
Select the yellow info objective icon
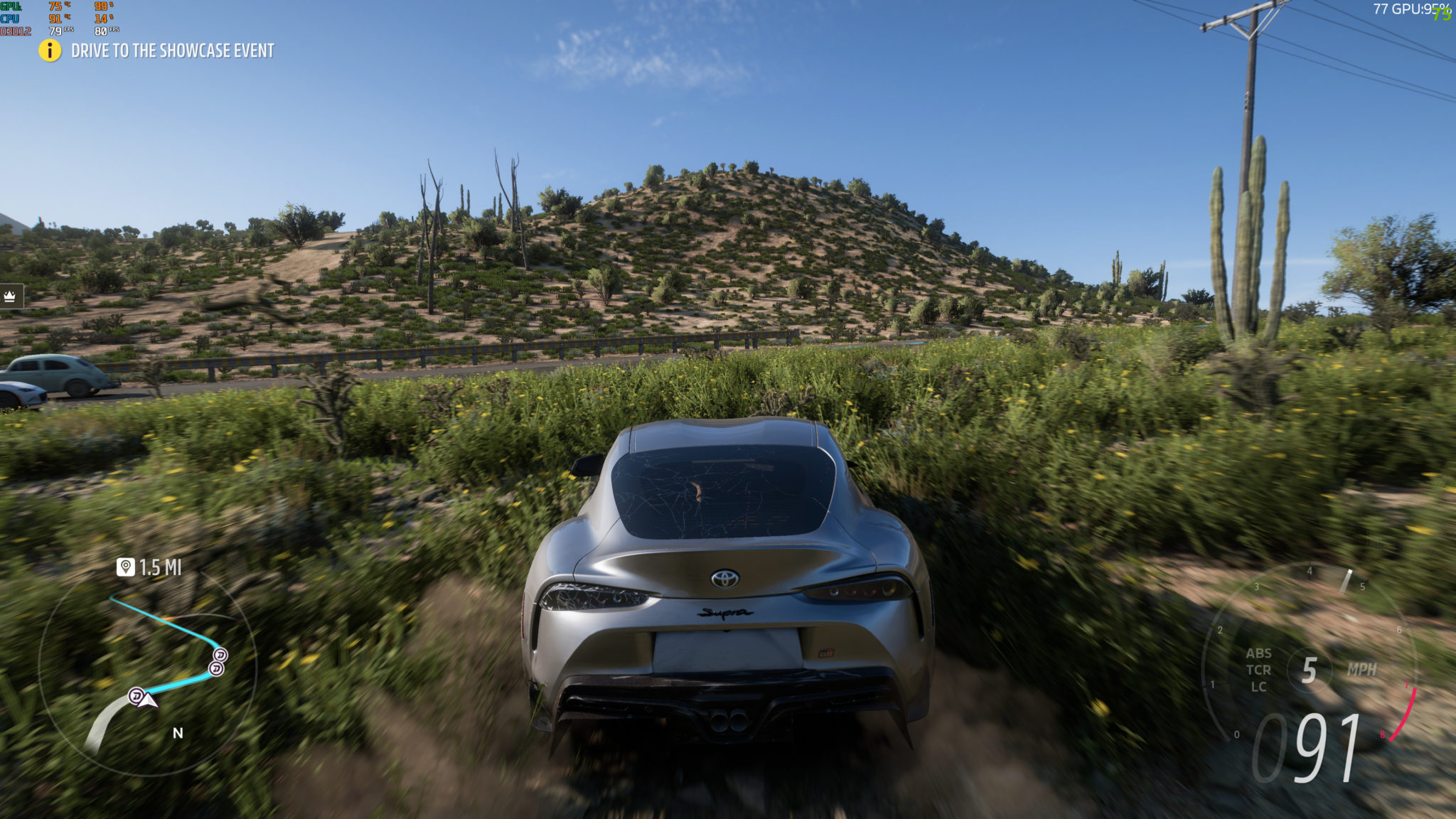[x=50, y=50]
